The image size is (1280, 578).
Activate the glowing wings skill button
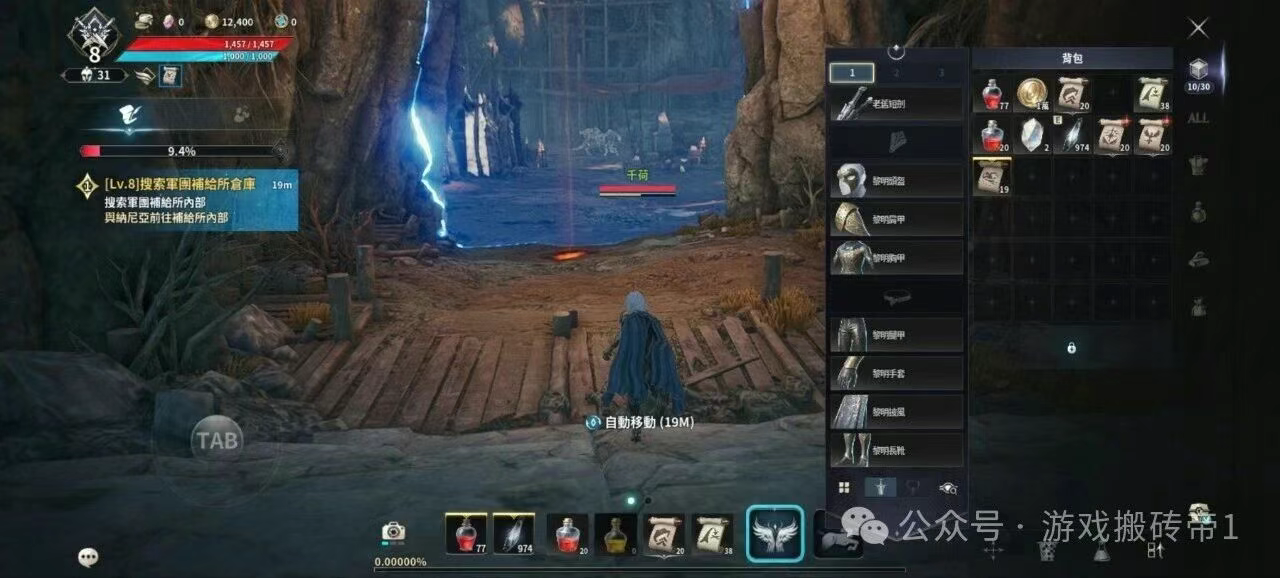pos(774,533)
